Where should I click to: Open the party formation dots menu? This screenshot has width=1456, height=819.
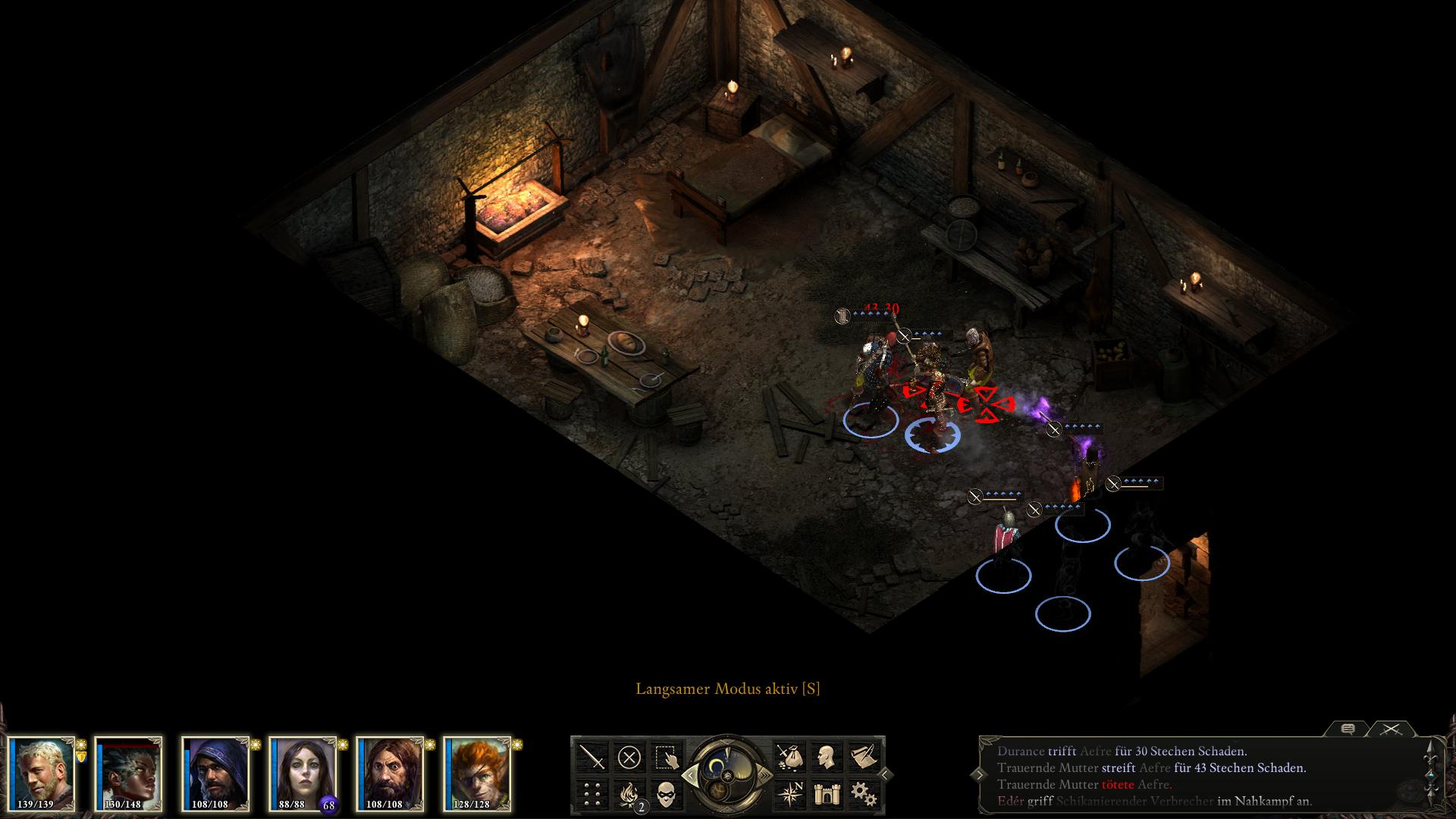pyautogui.click(x=592, y=793)
